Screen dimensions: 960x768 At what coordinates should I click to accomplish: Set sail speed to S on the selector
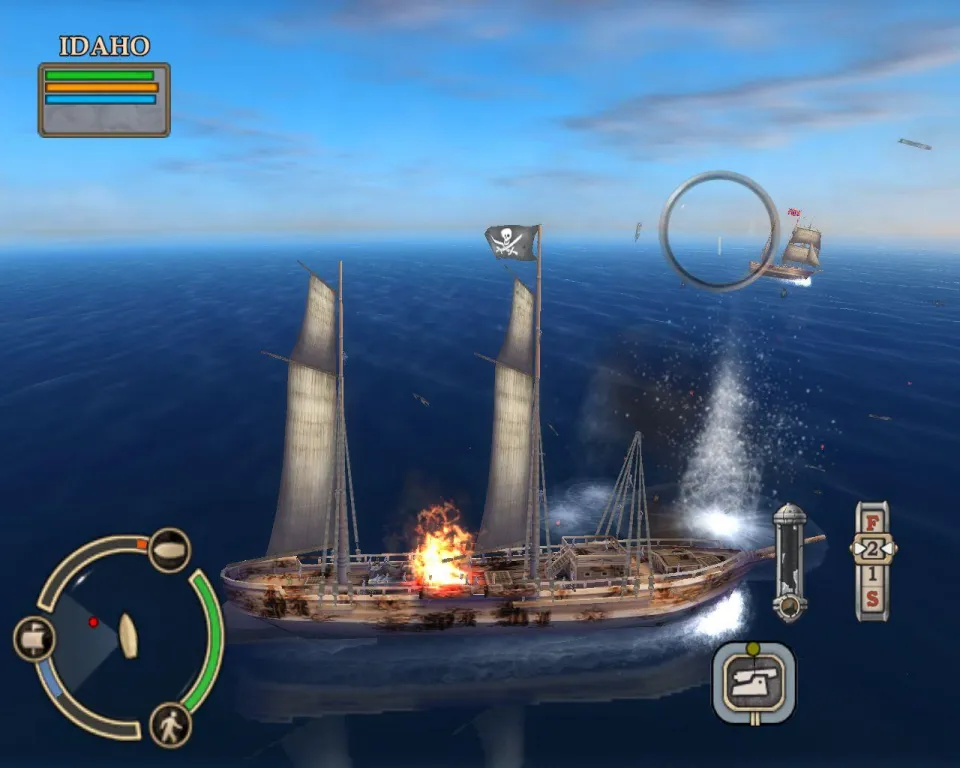pos(872,600)
